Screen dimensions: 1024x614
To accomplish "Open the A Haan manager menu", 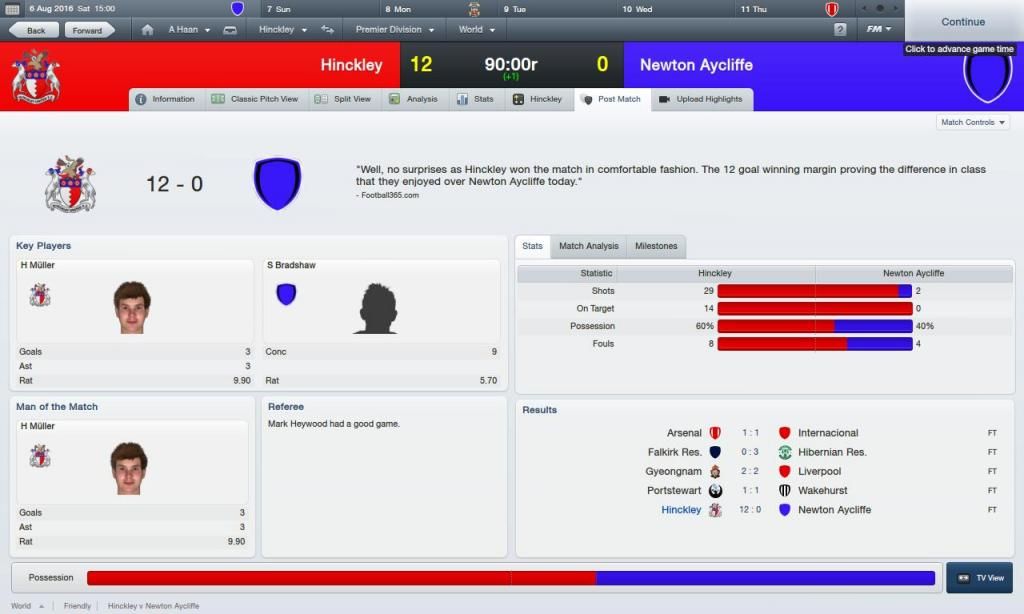I will point(189,30).
